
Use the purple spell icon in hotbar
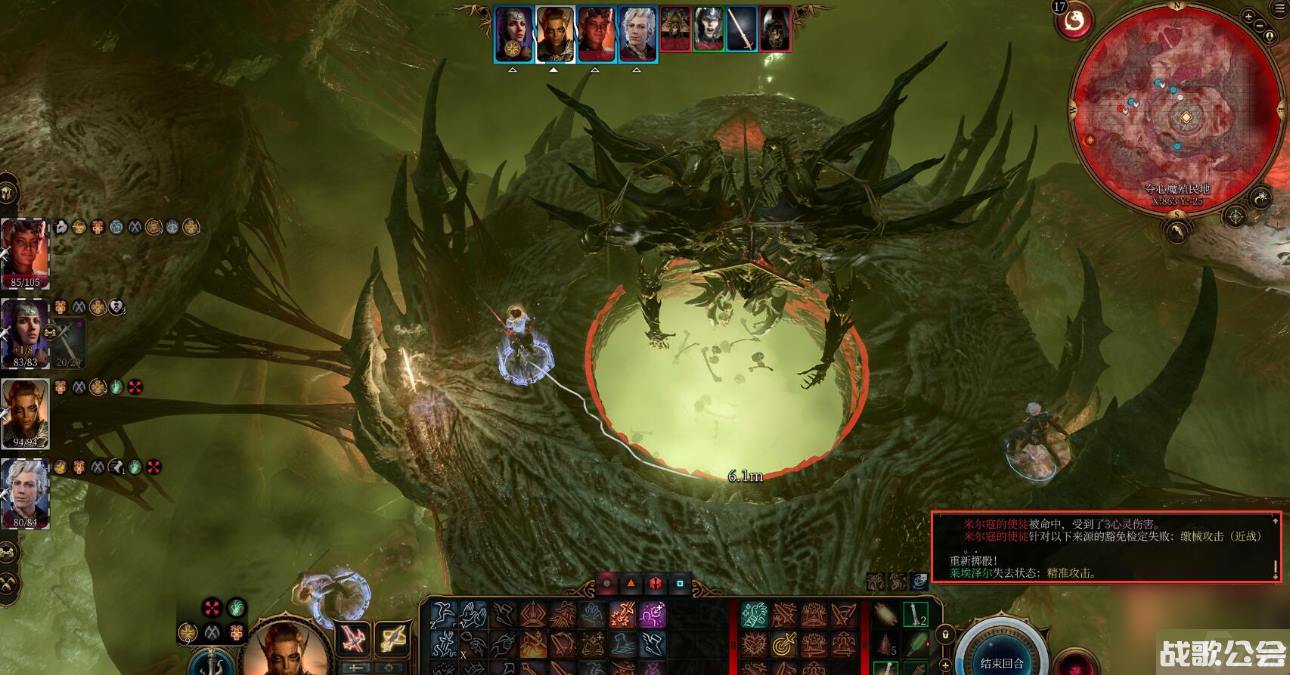(x=652, y=616)
